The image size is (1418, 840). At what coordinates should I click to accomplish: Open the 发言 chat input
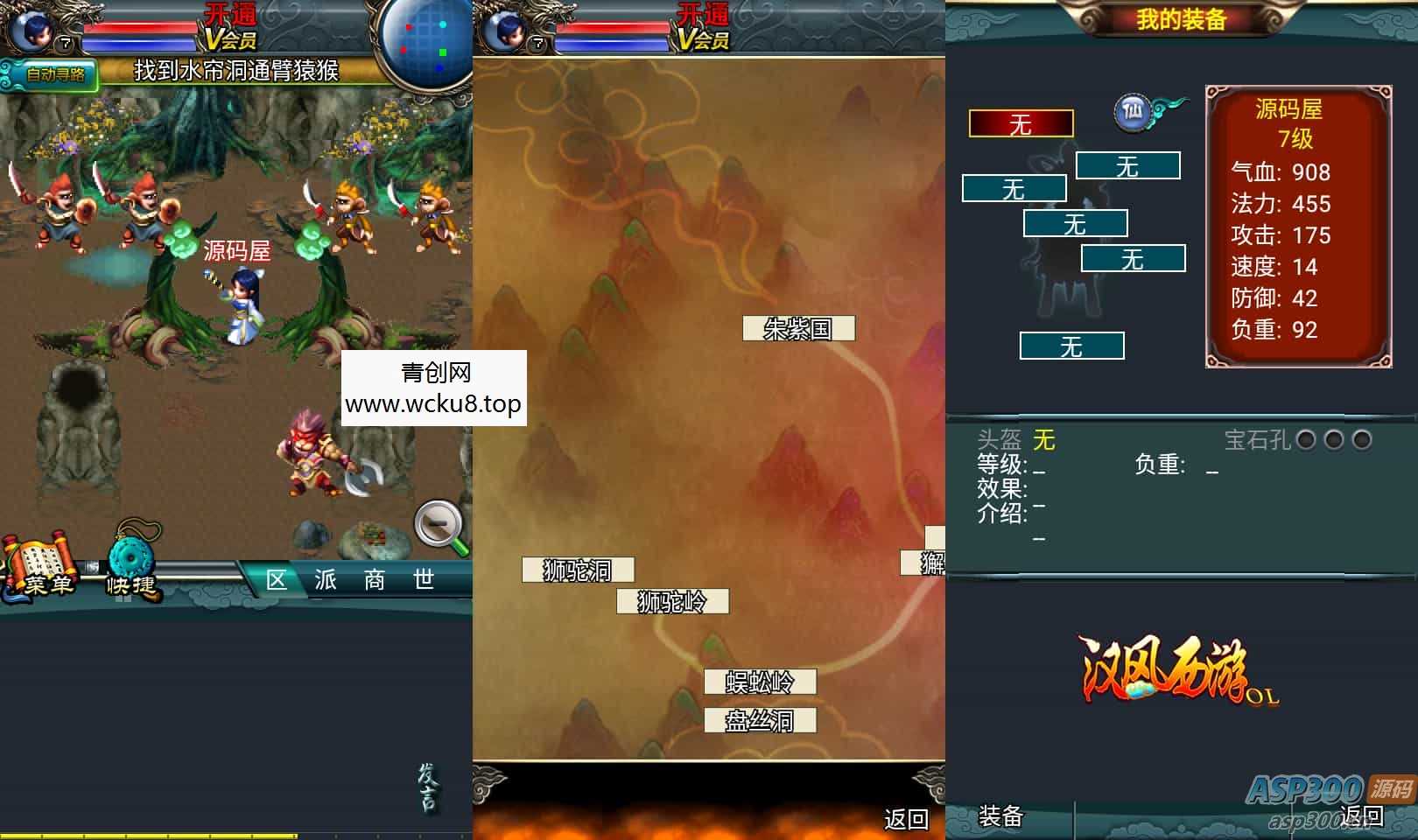(x=428, y=787)
